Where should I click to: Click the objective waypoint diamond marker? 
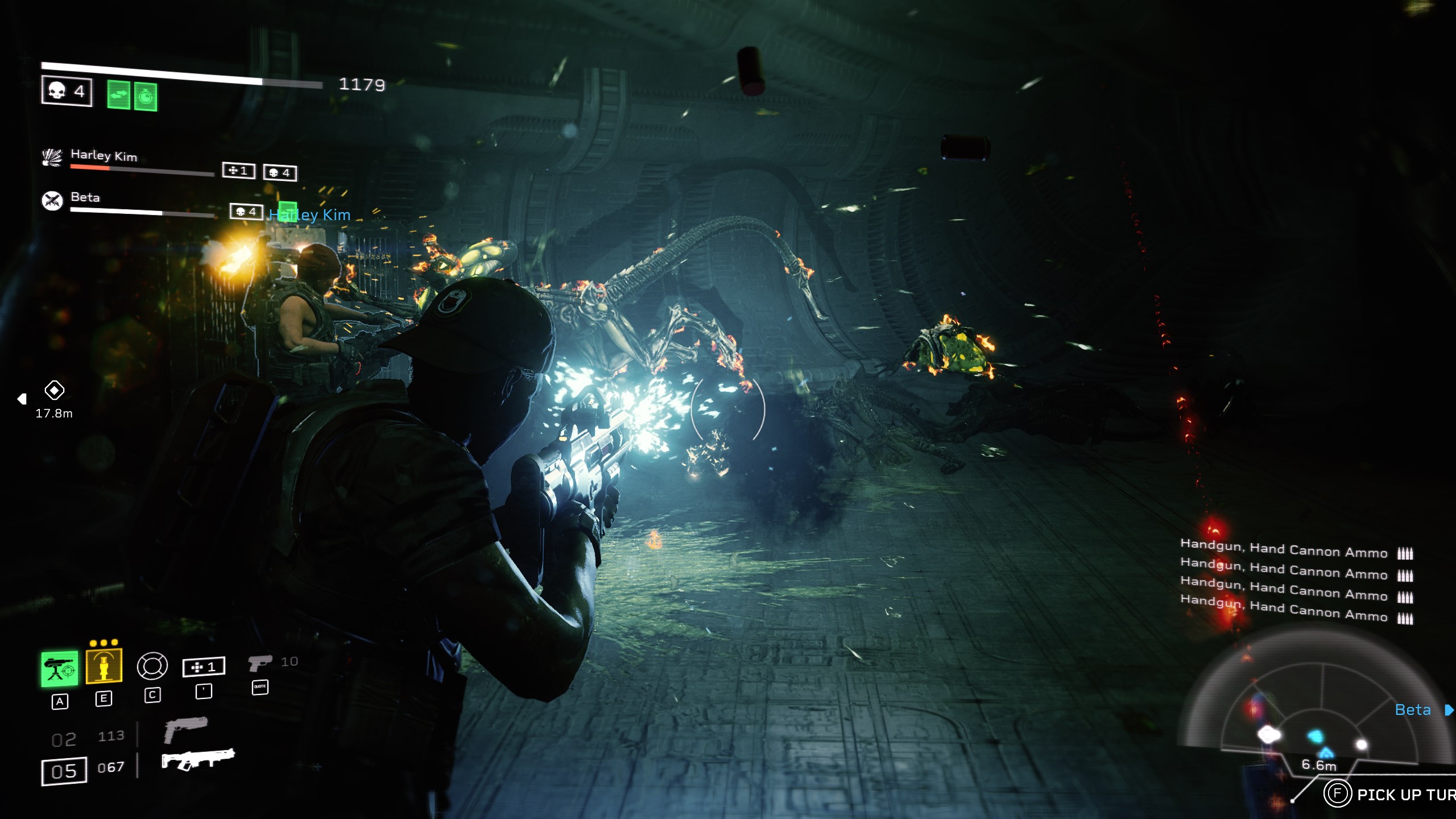point(55,390)
